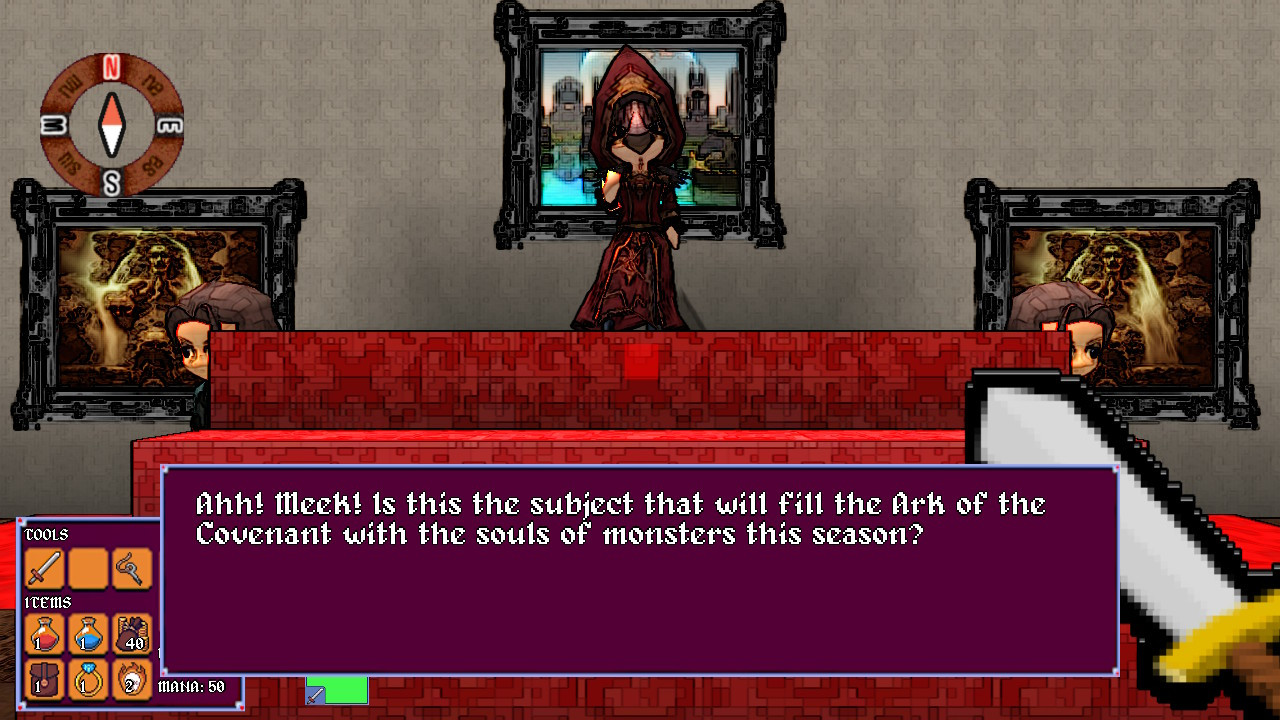Drink the blue mana potion
Screen dimensions: 1280x720
[88, 633]
